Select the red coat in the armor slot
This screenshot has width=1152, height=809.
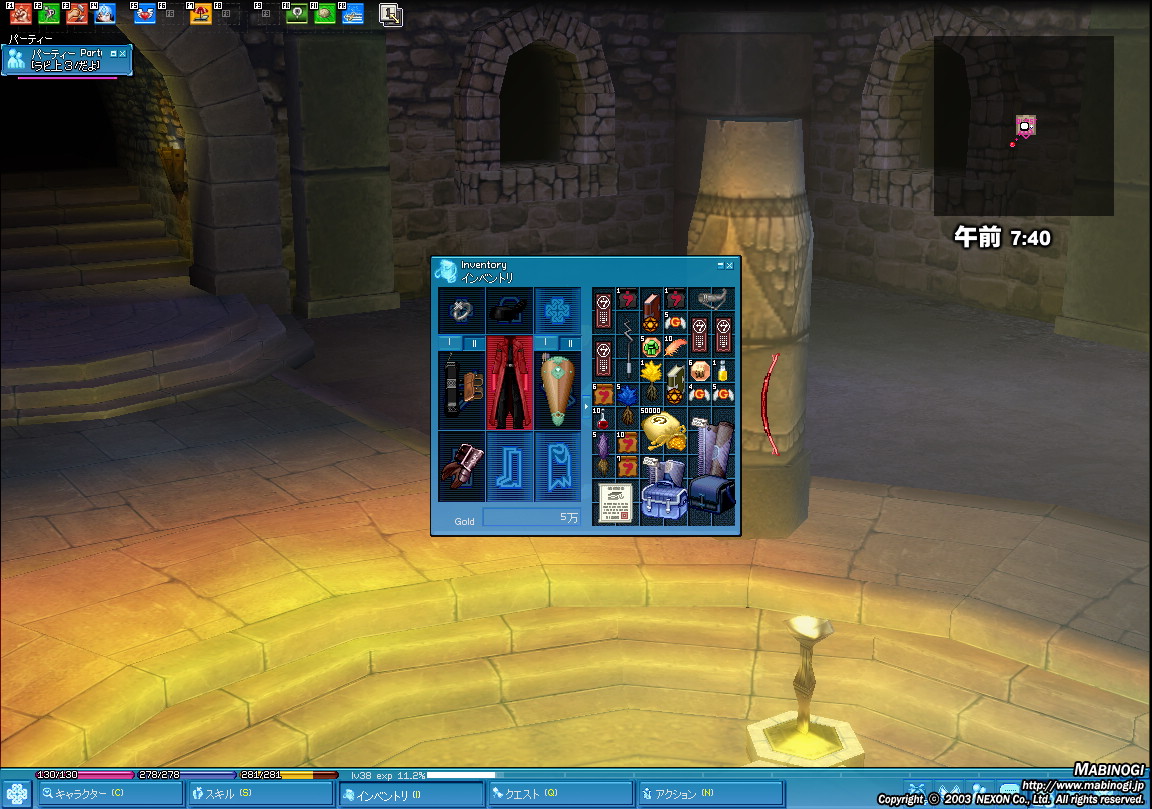[510, 390]
